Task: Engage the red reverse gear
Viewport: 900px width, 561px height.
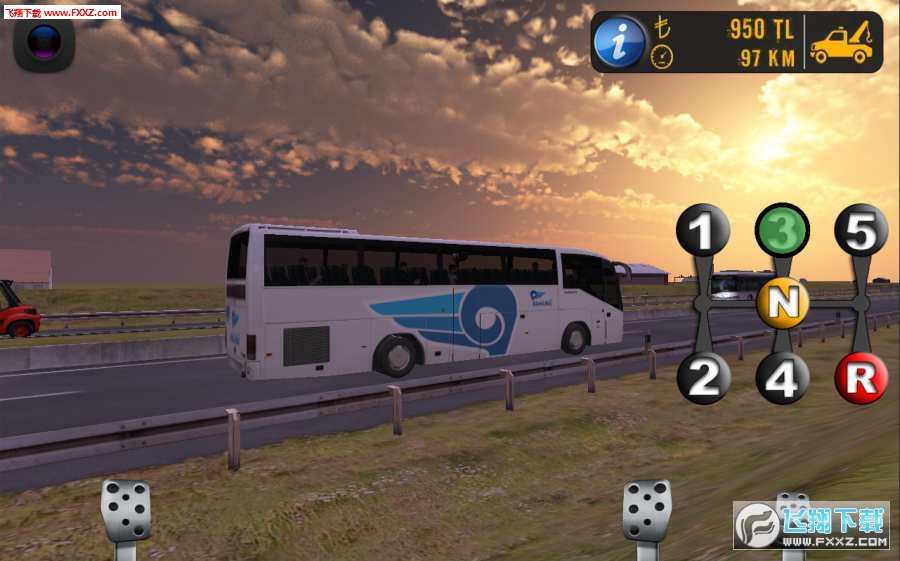Action: click(x=861, y=379)
